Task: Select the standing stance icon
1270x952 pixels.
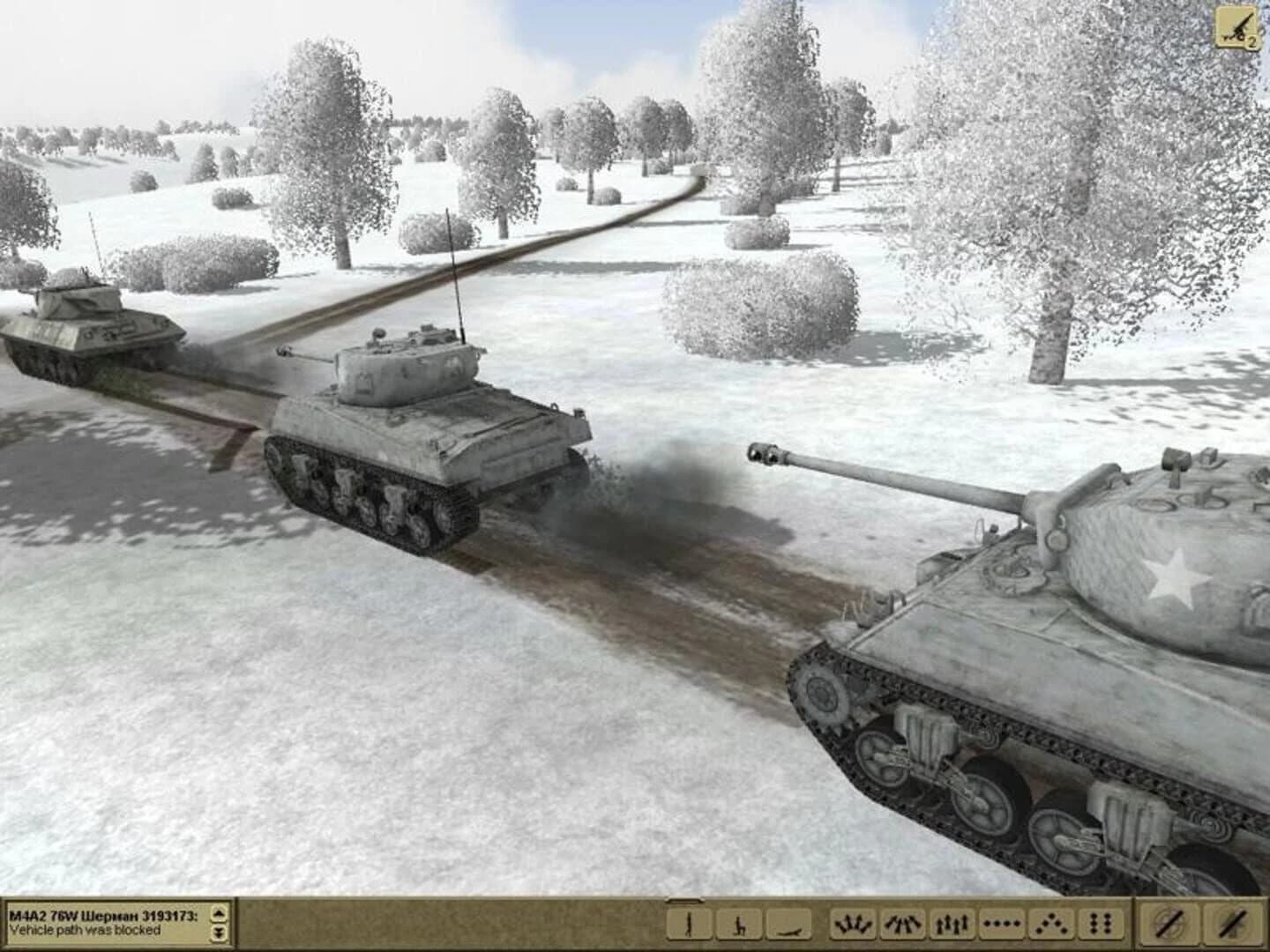Action: point(690,926)
